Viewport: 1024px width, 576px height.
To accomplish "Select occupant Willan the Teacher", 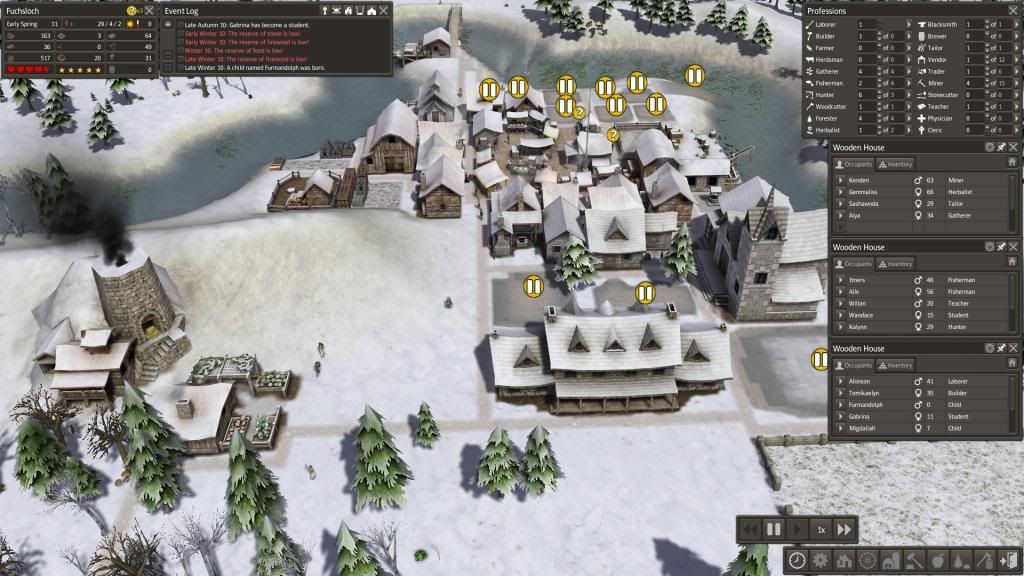I will click(861, 303).
